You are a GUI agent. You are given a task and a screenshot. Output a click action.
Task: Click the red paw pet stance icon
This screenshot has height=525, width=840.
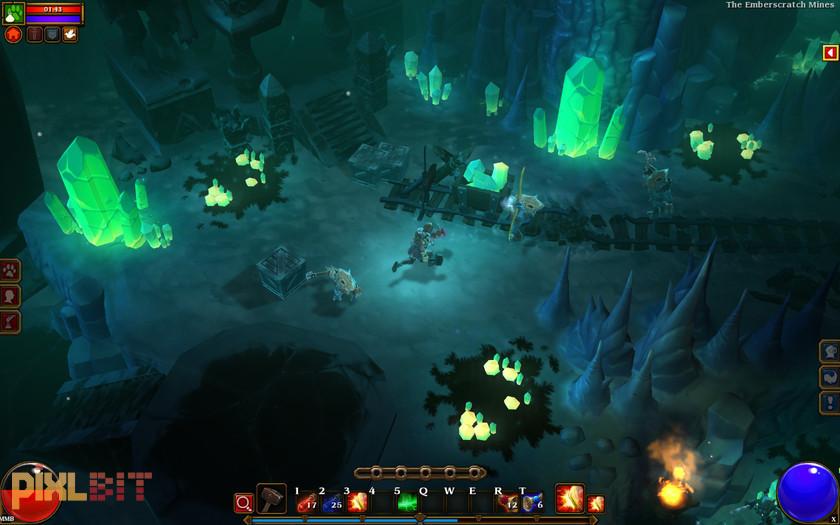pos(14,35)
